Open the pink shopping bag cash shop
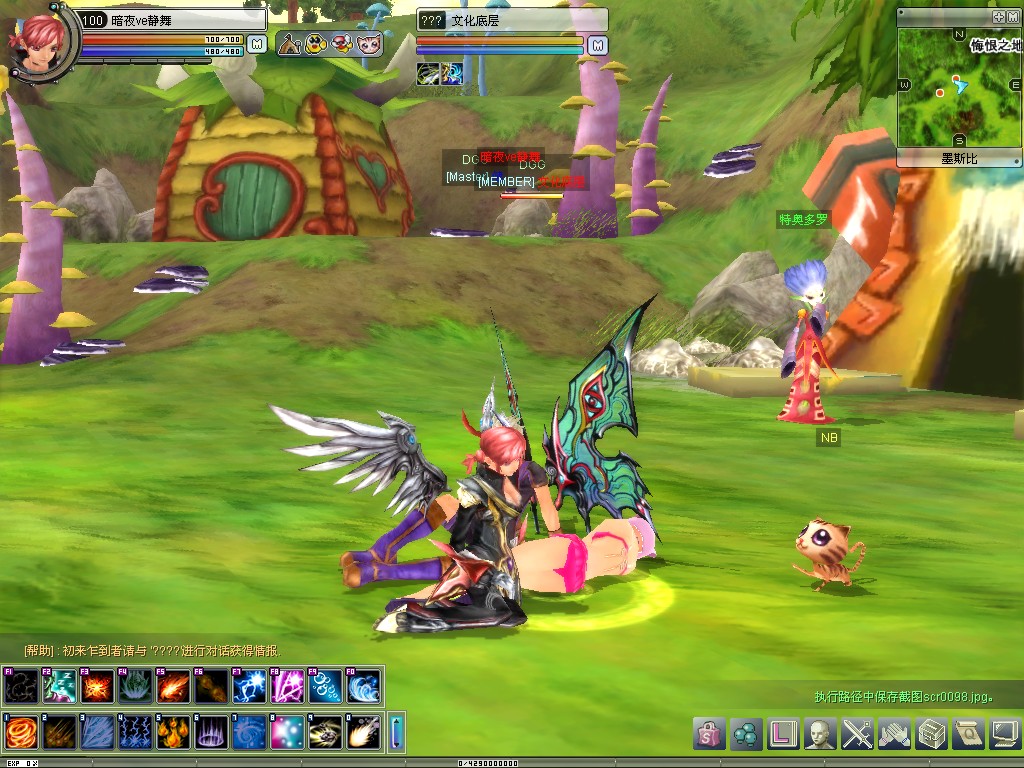This screenshot has width=1024, height=768. (x=709, y=733)
